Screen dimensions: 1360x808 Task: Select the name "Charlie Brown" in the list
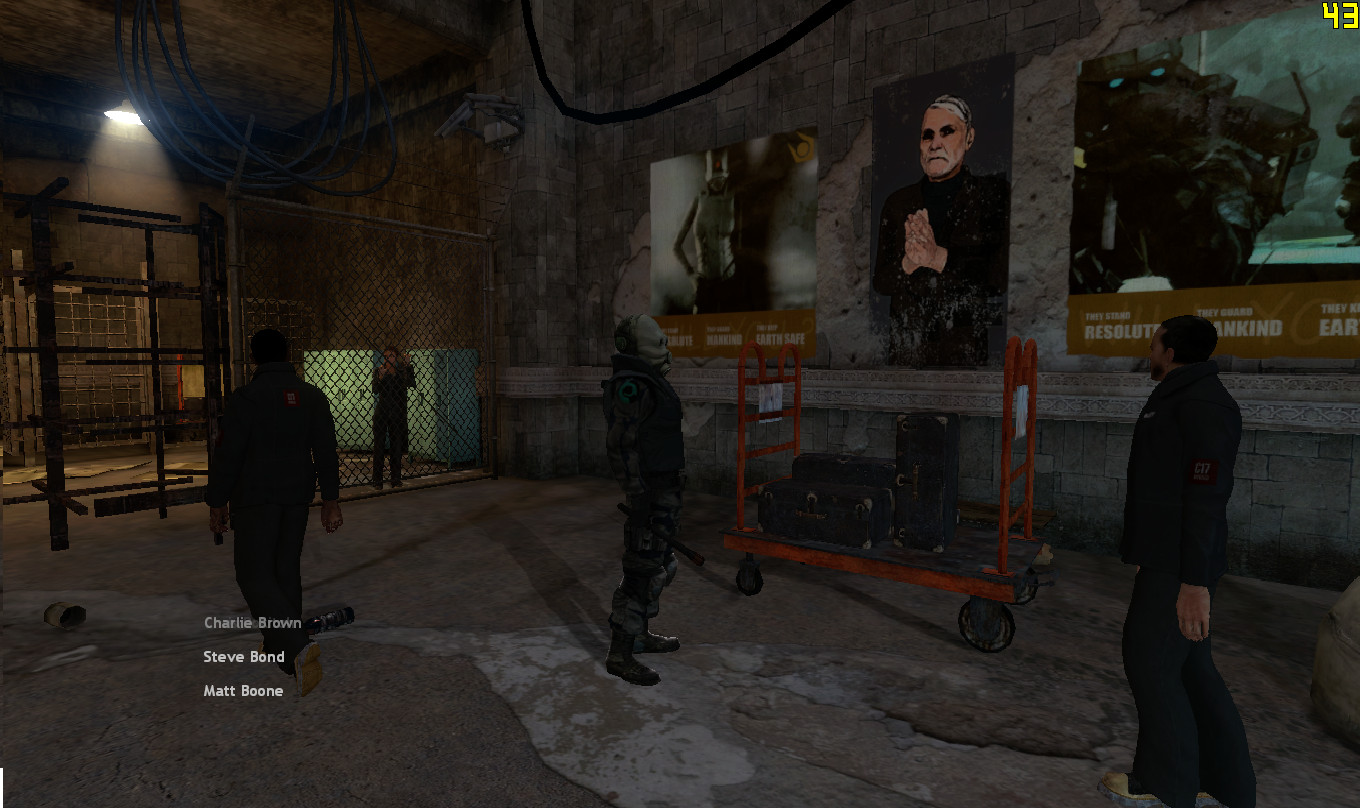251,622
